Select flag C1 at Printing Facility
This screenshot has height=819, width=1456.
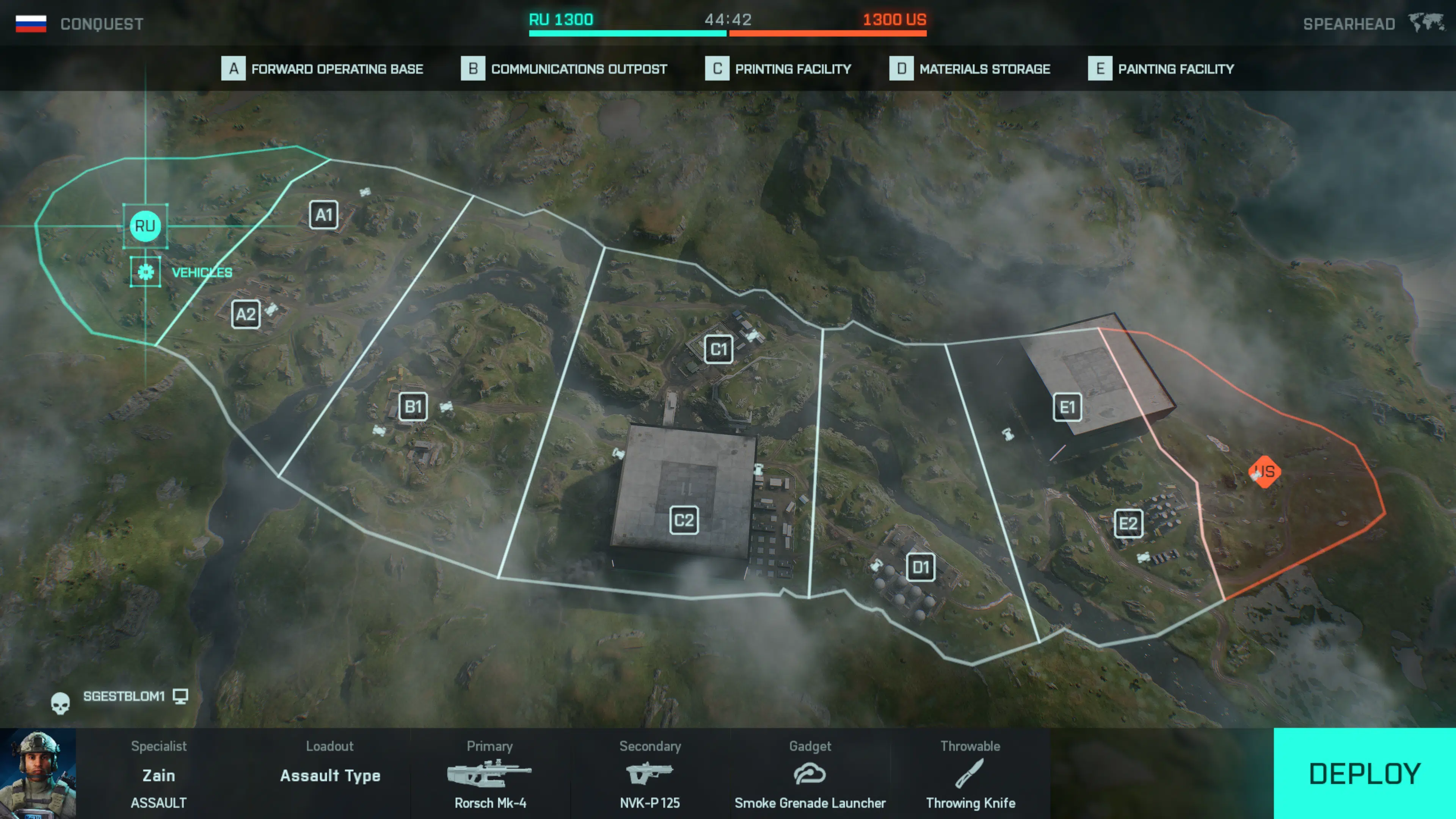719,349
